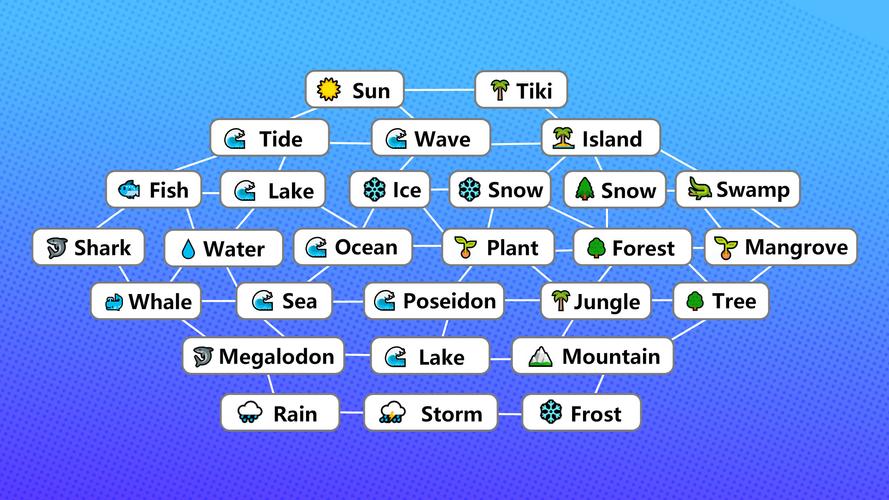Screen dimensions: 889x500
Task: Choose the Plant element
Action: (x=499, y=247)
